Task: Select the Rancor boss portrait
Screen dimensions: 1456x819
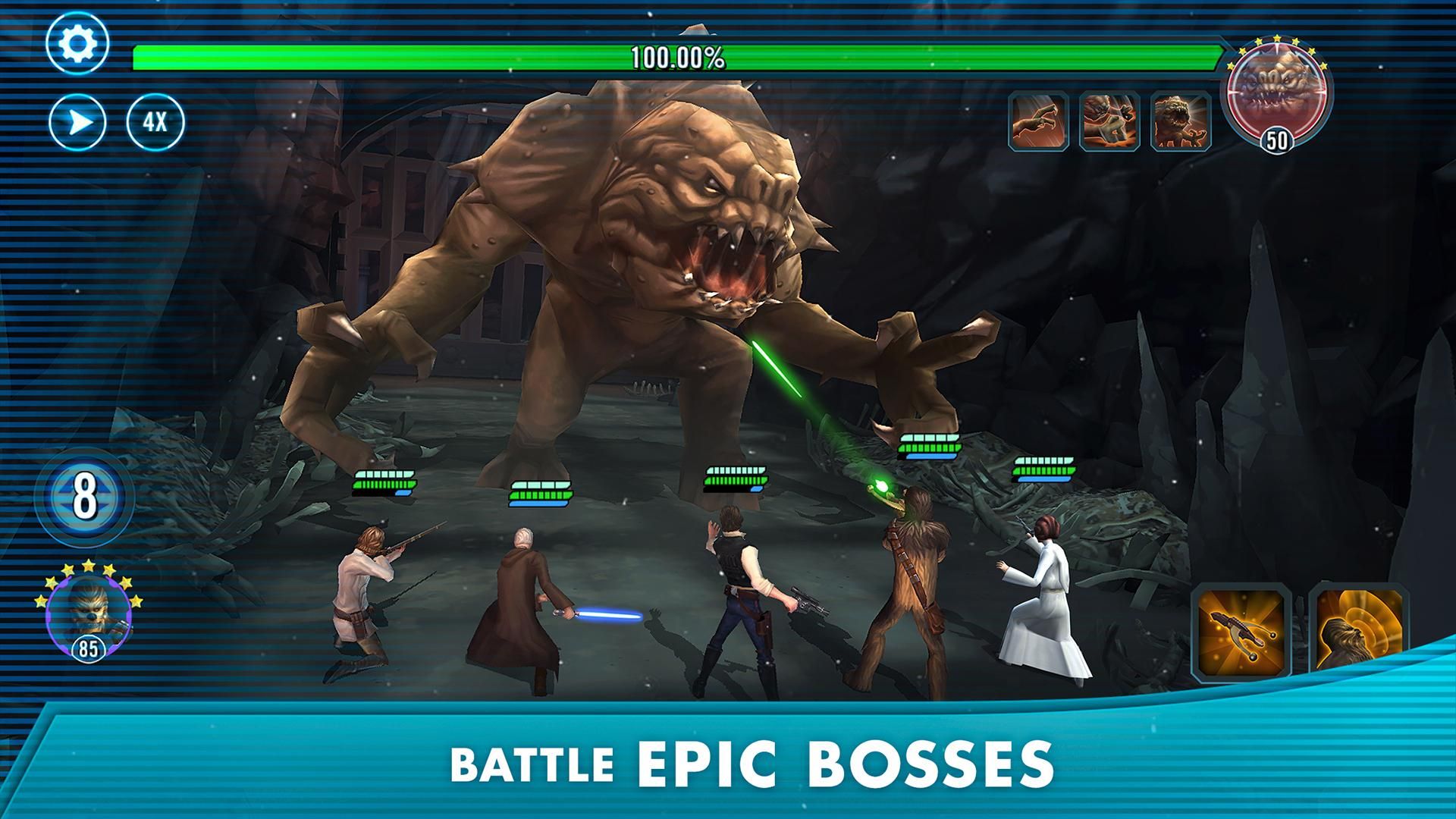Action: 1277,89
